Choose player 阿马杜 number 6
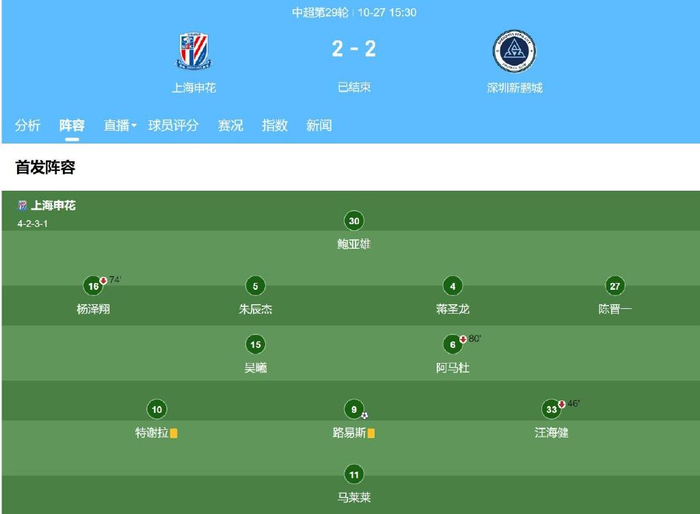Screen dimensions: 700x514 pyautogui.click(x=453, y=345)
